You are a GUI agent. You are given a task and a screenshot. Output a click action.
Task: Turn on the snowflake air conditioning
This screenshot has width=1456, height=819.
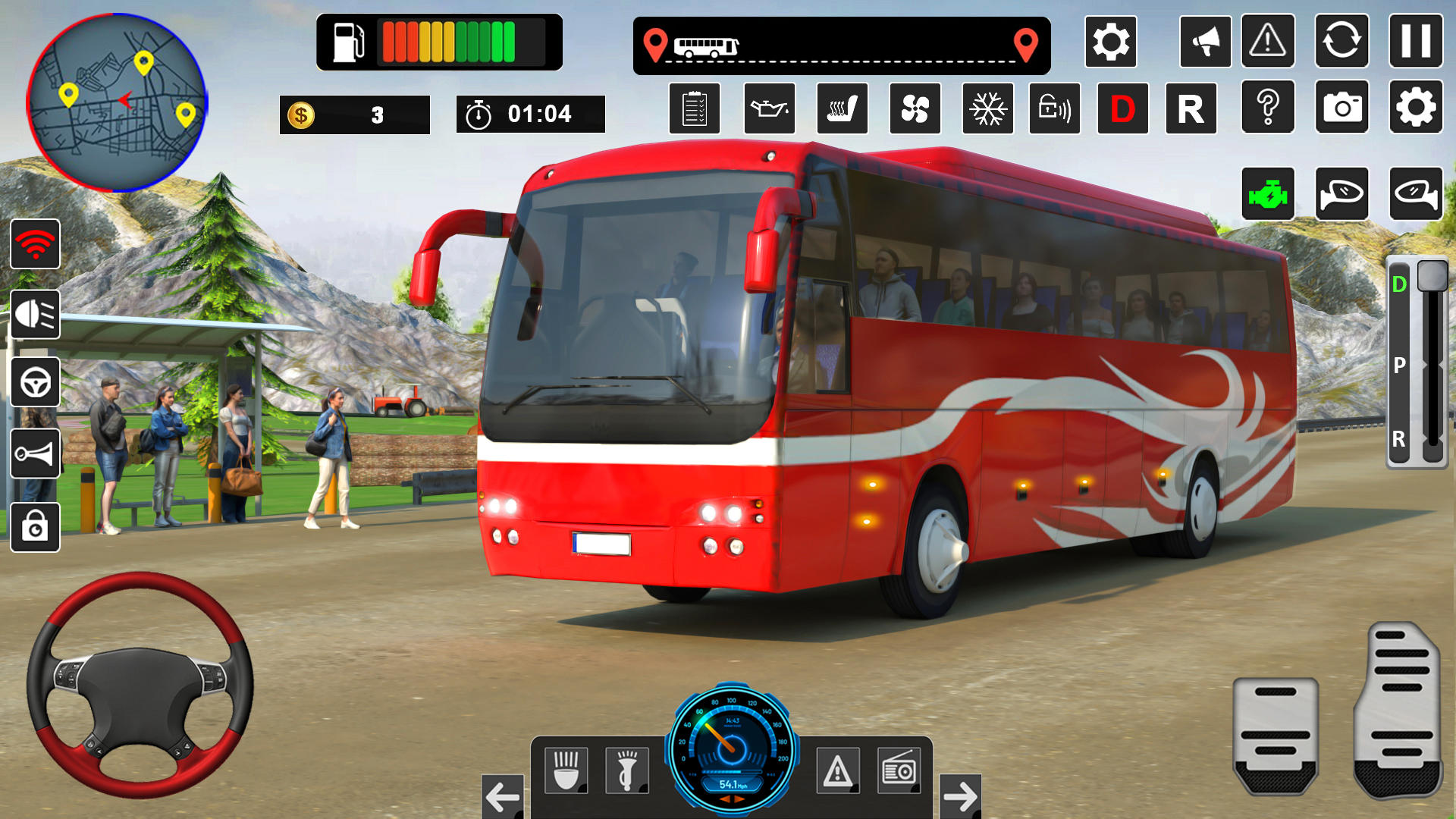987,109
